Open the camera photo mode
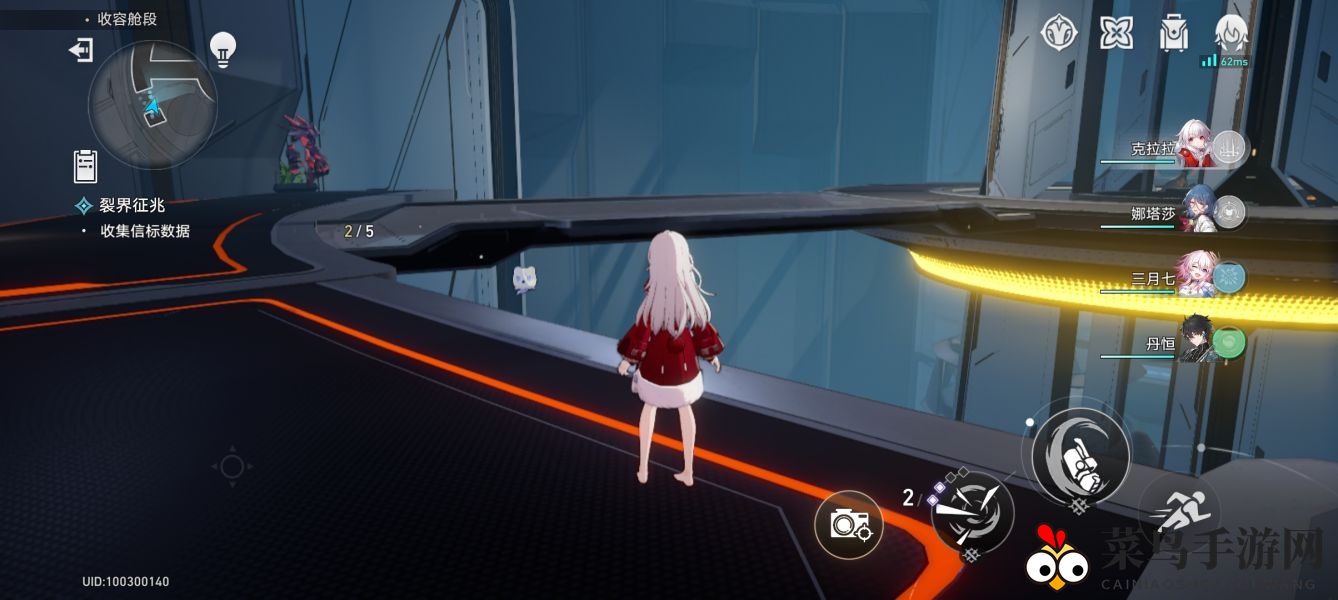 tap(849, 523)
